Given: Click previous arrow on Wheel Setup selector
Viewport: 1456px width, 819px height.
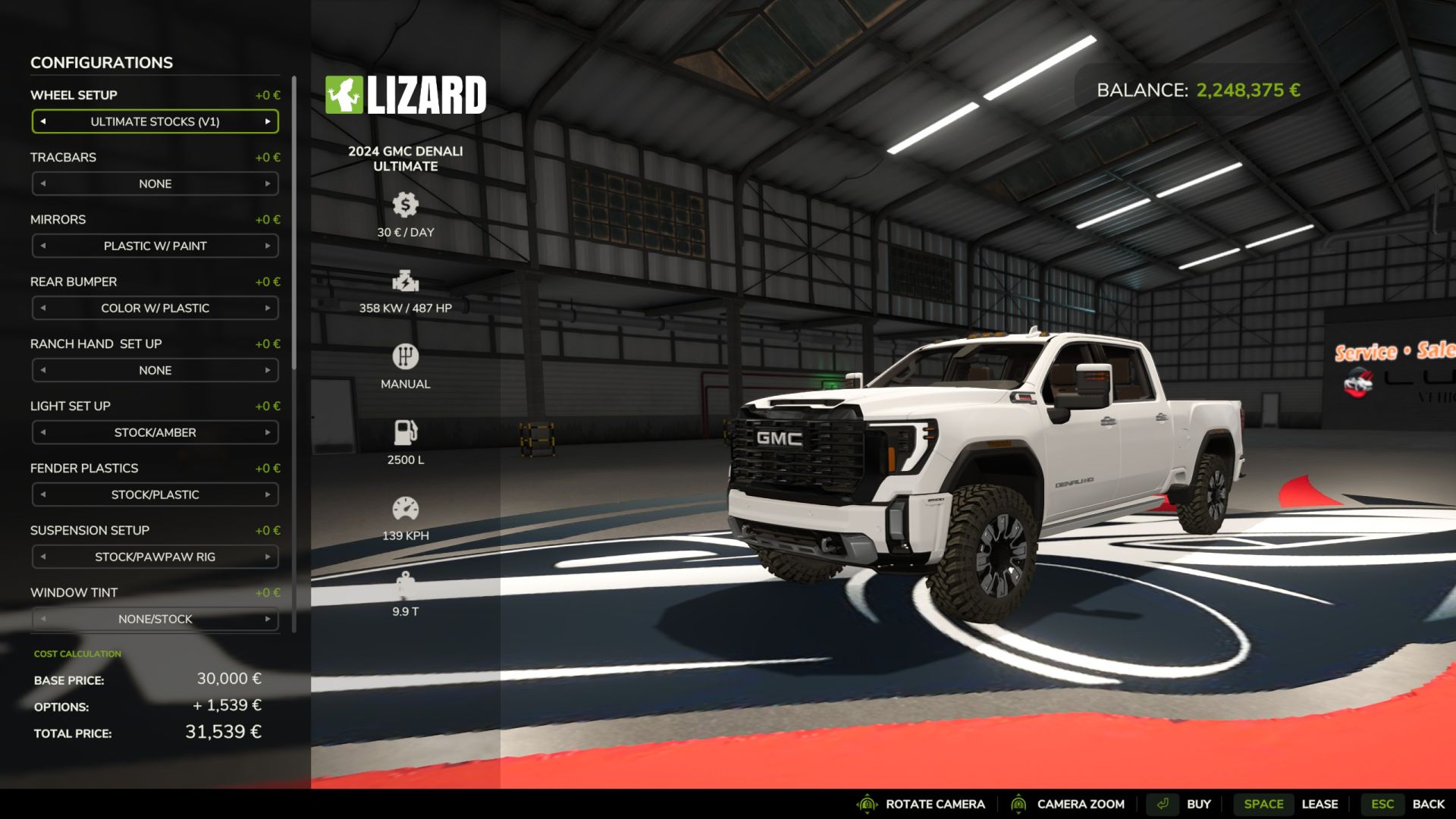Looking at the screenshot, I should pos(43,121).
